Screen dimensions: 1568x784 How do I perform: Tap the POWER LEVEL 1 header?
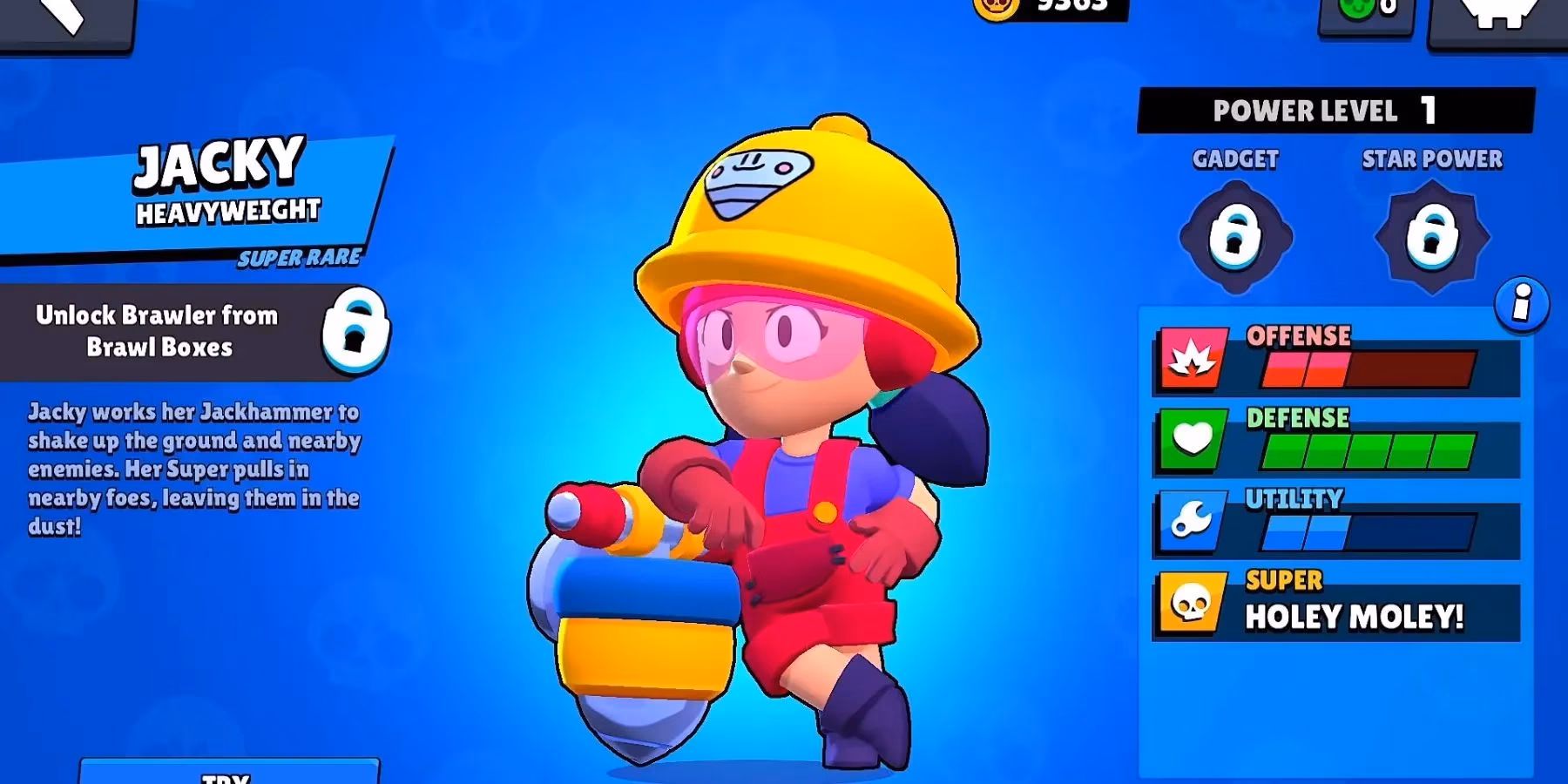click(x=1327, y=110)
